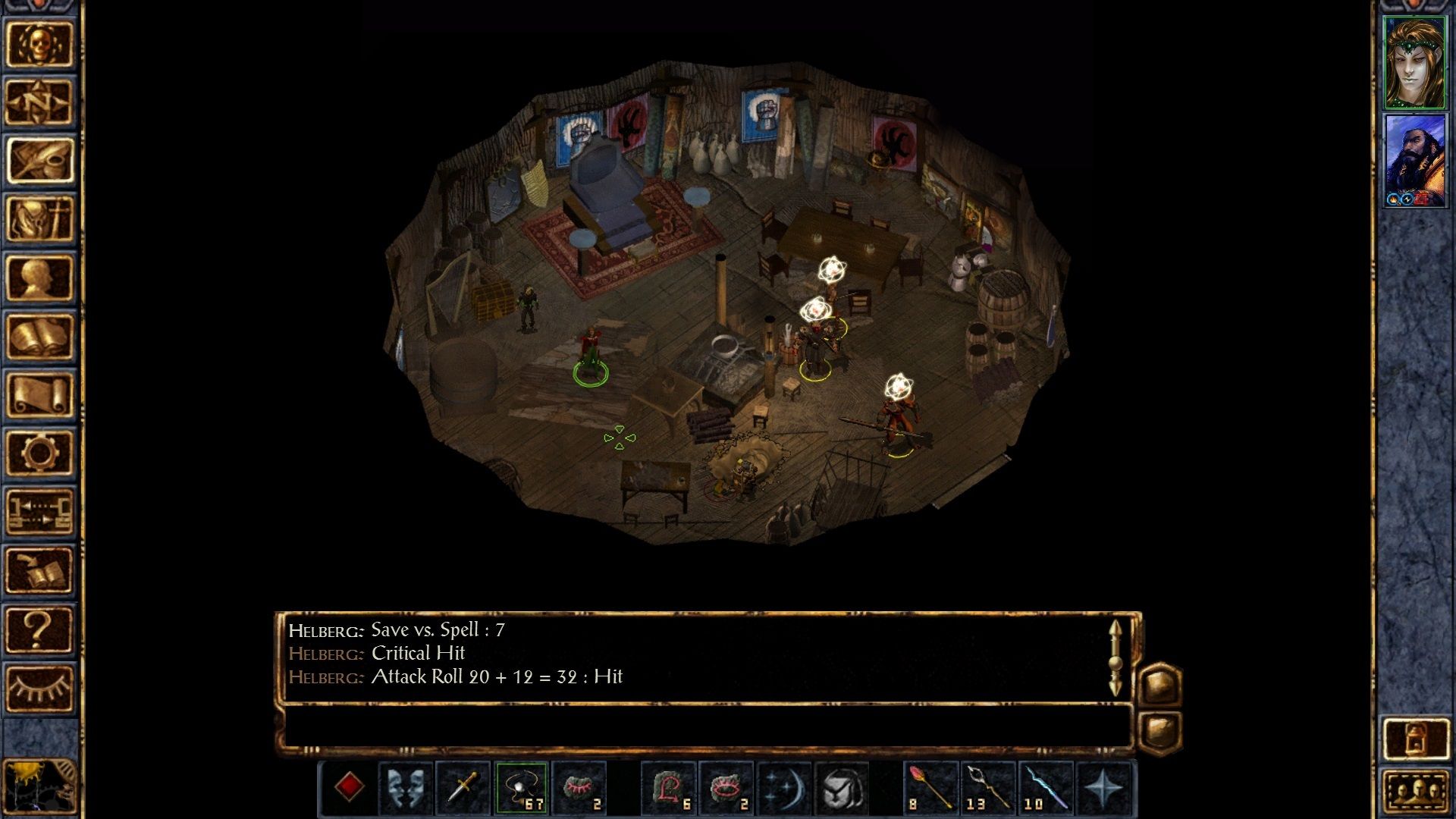1456x819 pixels.
Task: Hide the interface with the closed-eye button
Action: 39,687
